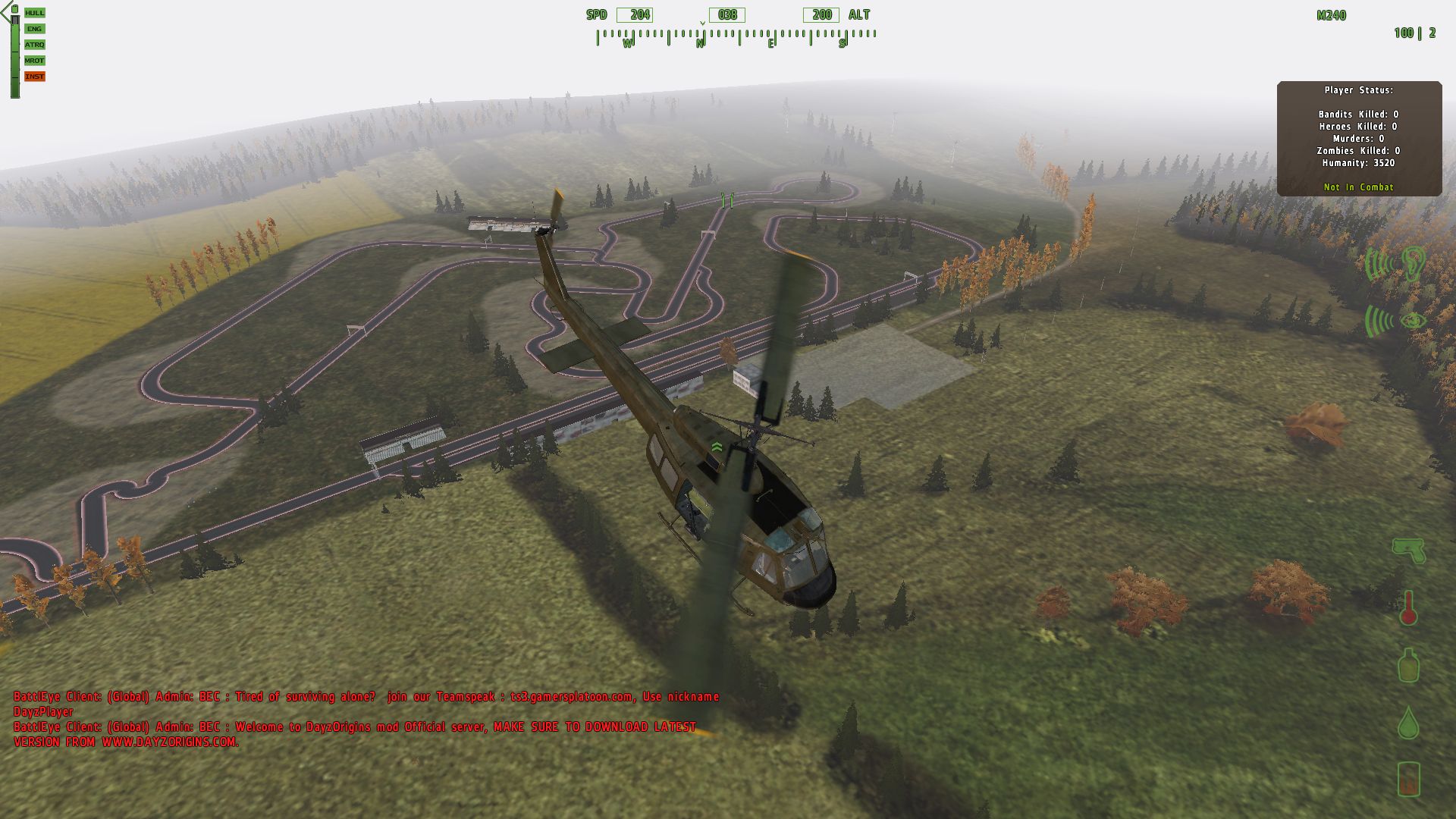Click the HULL damage indicator
This screenshot has width=1456, height=819.
pos(34,13)
